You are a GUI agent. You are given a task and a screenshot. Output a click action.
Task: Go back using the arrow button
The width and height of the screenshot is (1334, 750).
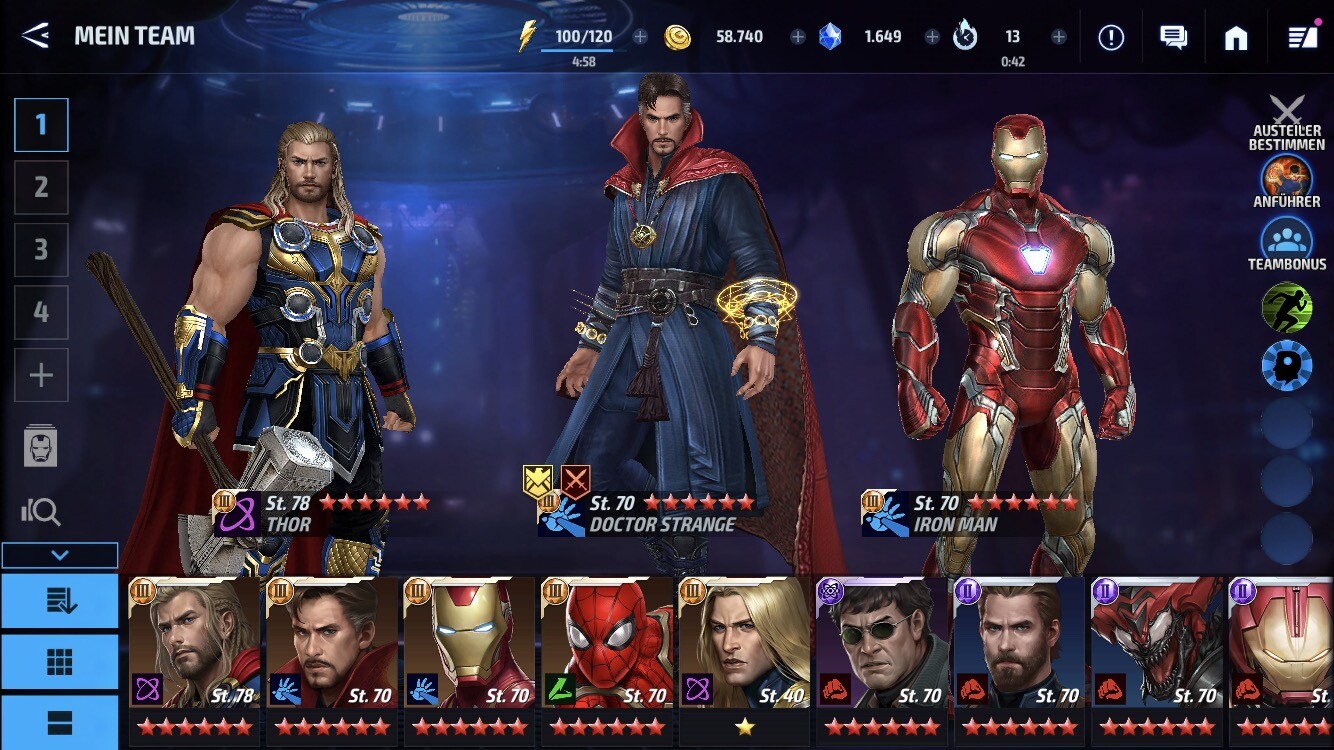tap(35, 36)
